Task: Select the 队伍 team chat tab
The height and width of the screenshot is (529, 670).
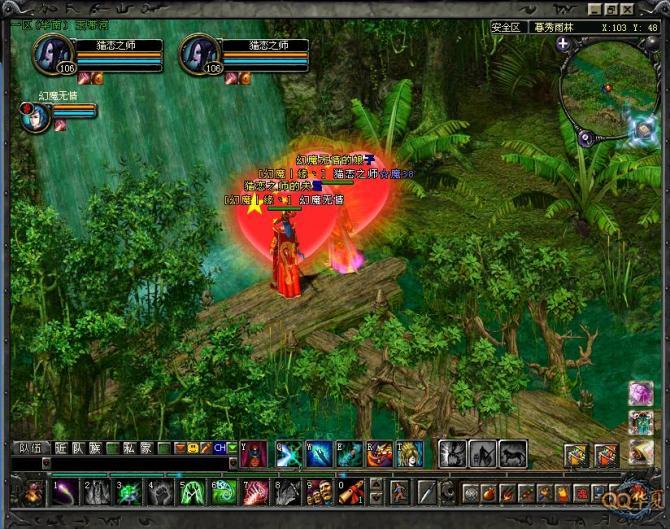Action: [31, 447]
